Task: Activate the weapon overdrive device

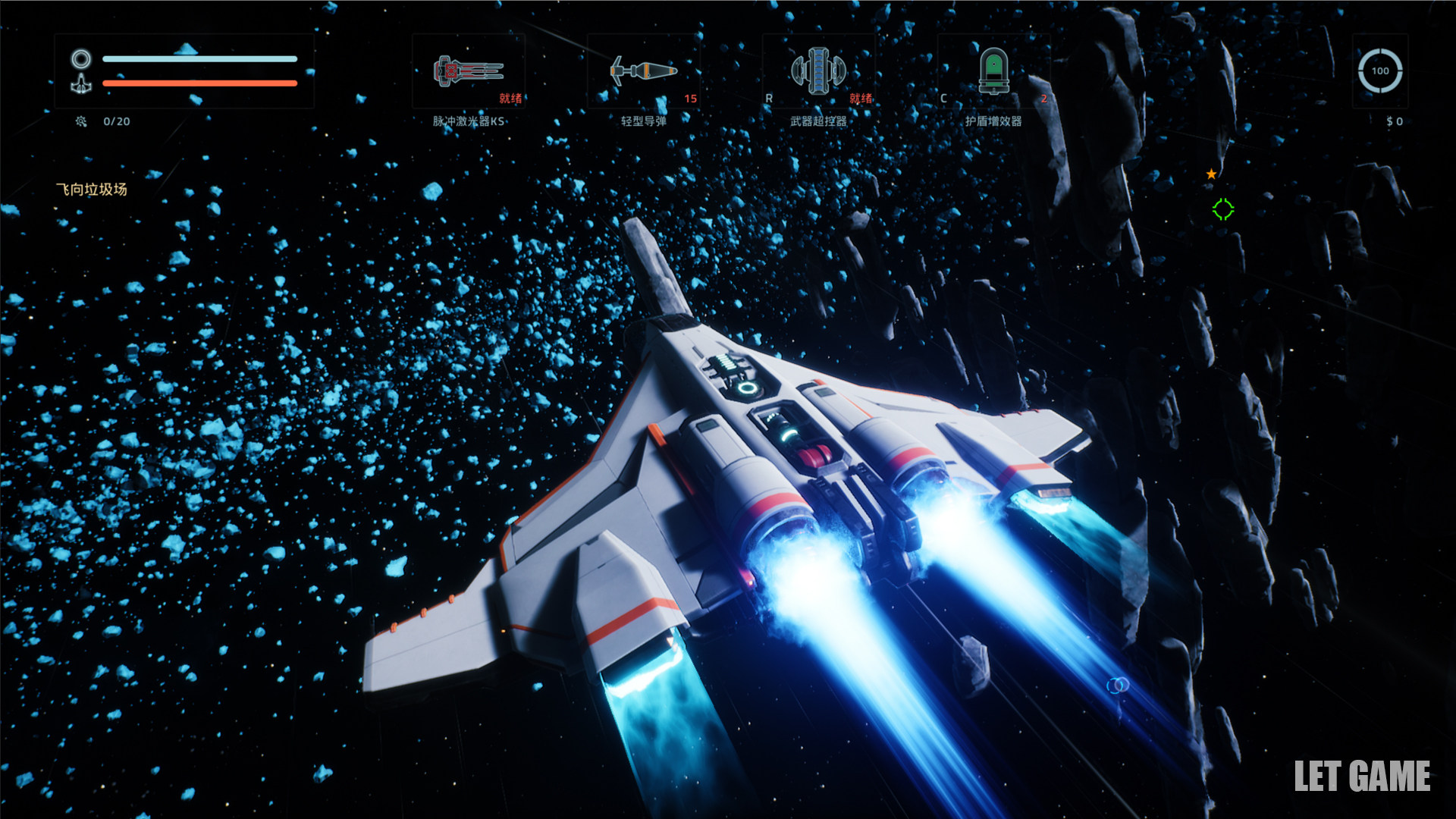Action: (x=818, y=72)
